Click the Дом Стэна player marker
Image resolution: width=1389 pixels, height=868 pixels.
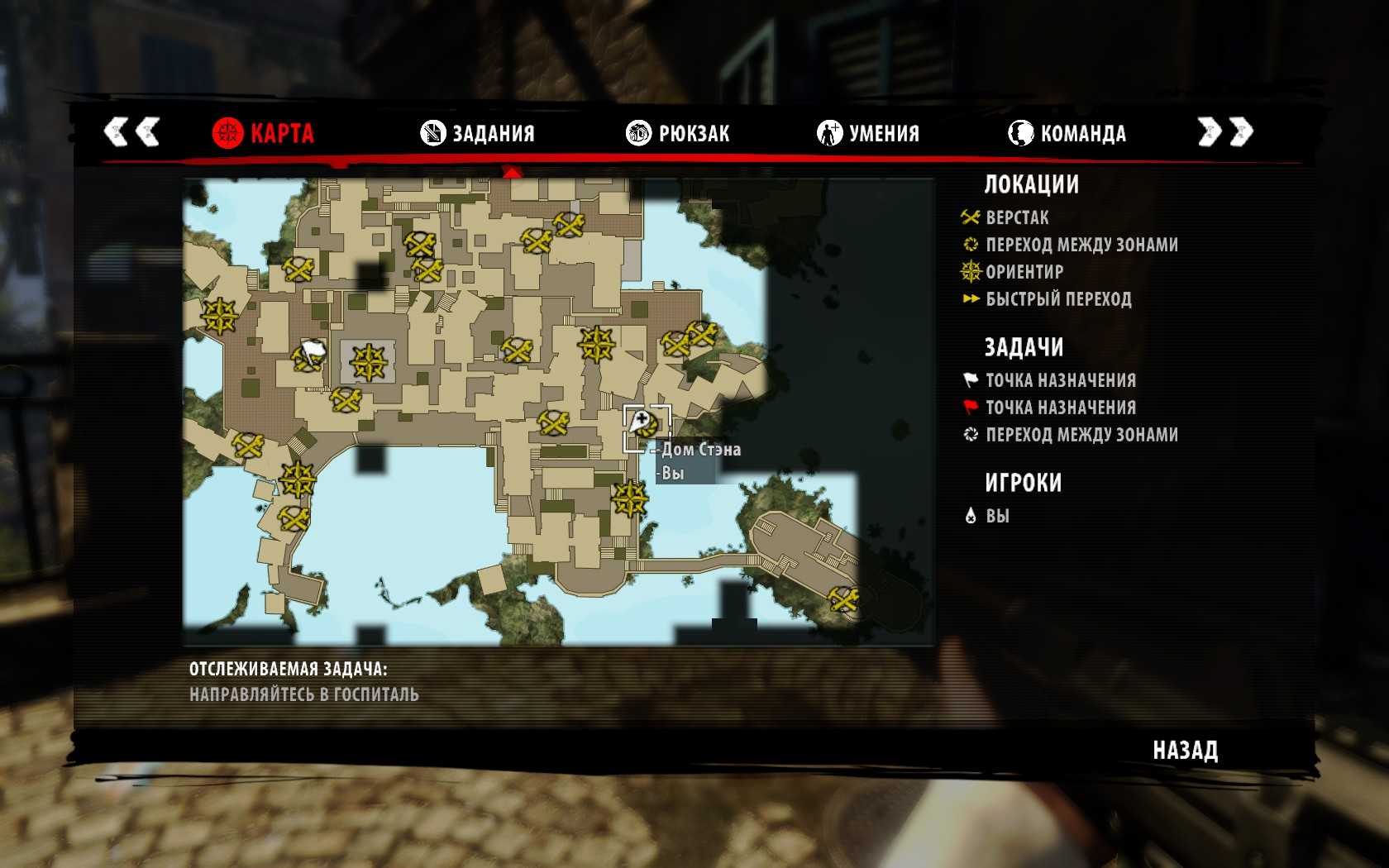click(643, 425)
